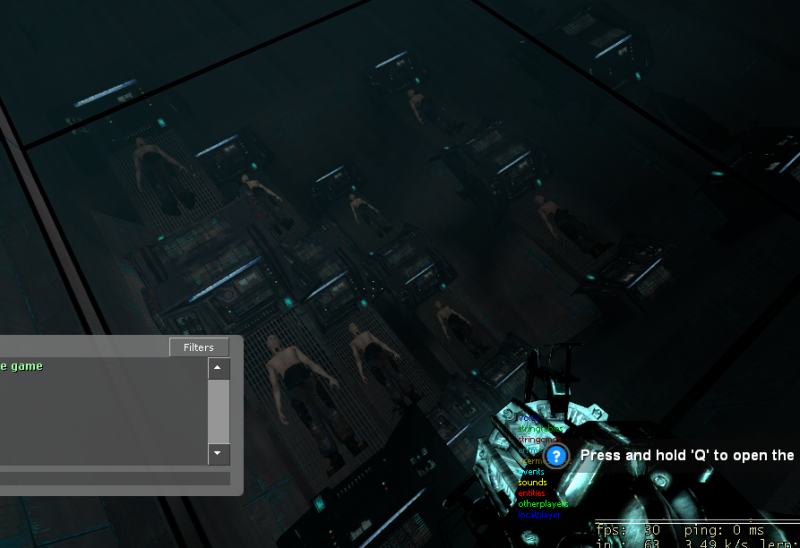800x548 pixels.
Task: Click the blue question mark hint icon
Action: (x=557, y=456)
